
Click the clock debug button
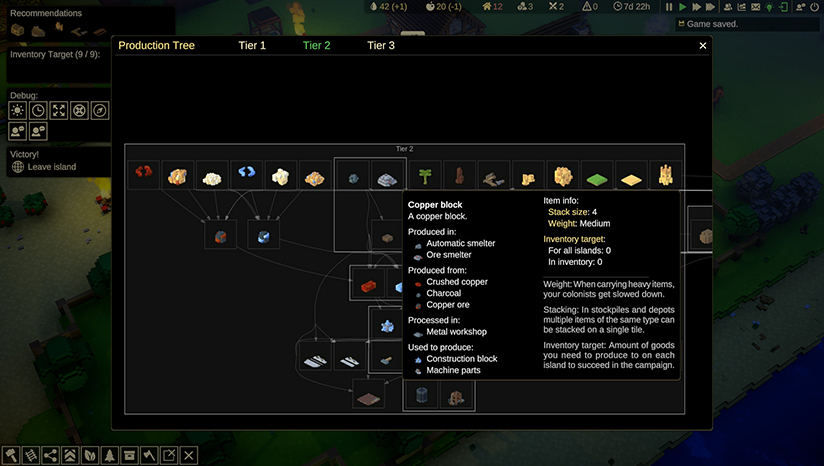pos(38,111)
